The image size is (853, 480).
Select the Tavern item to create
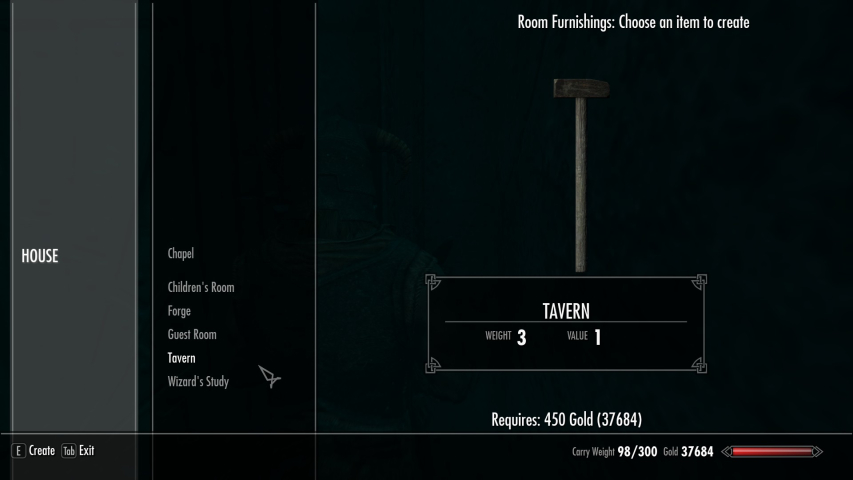coord(182,358)
